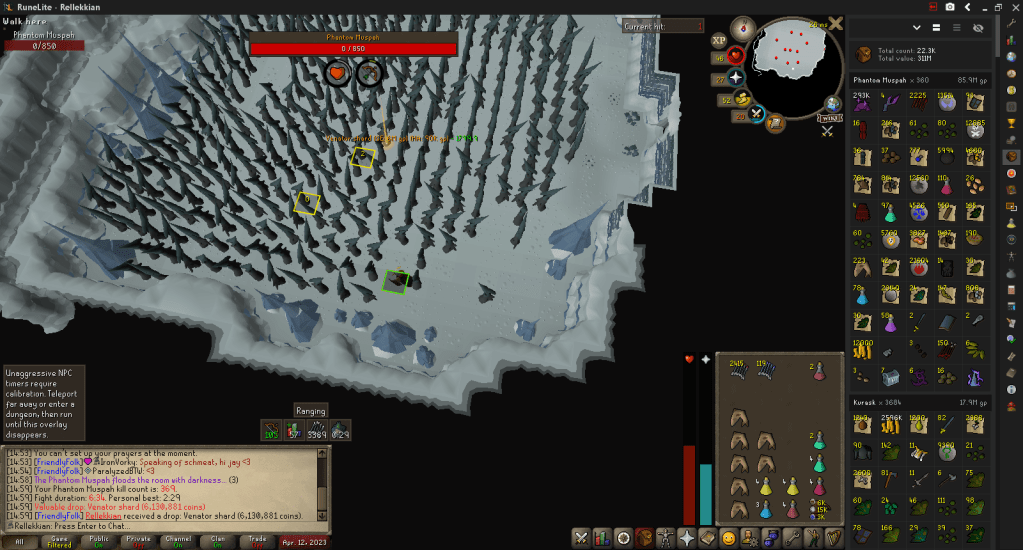Open the Combat Options tab

581,537
